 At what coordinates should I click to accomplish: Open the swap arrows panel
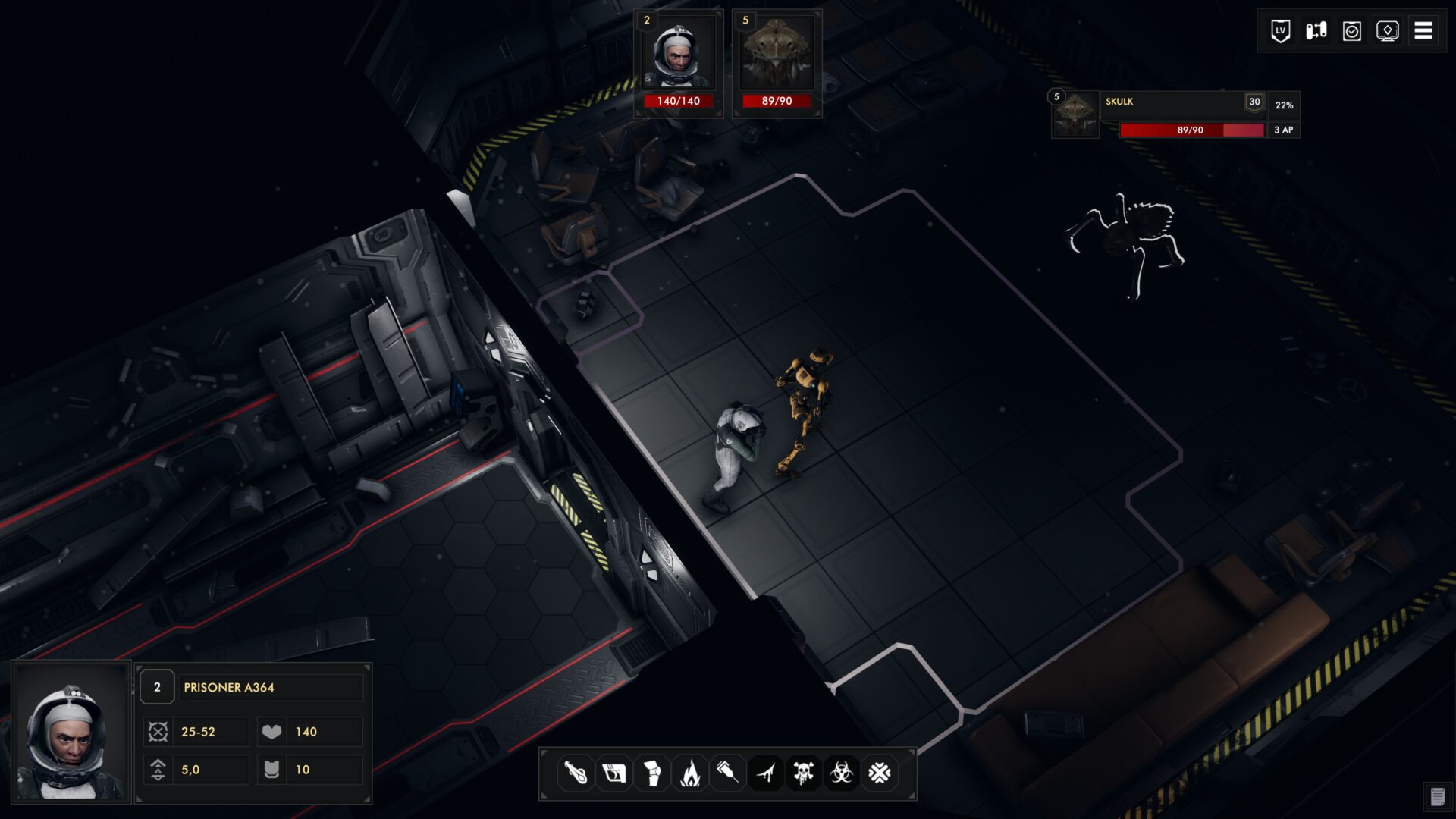point(1316,31)
